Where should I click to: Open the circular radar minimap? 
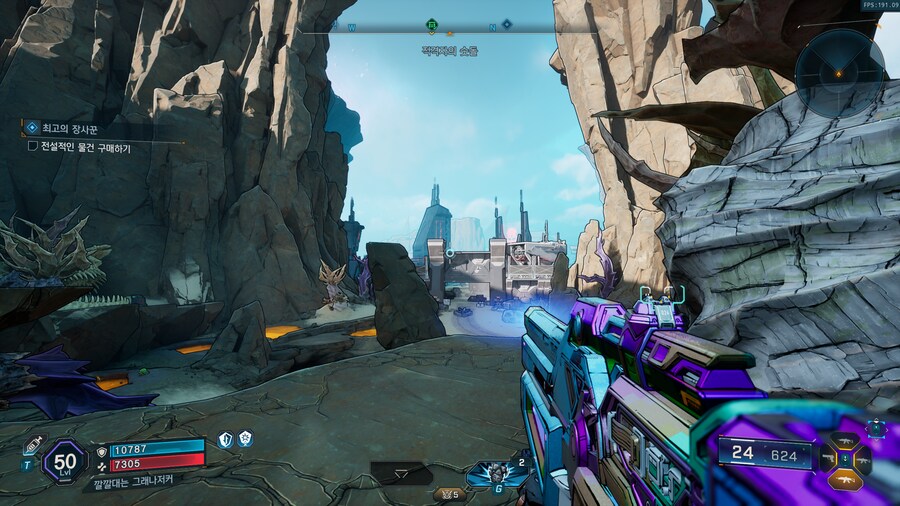tap(839, 73)
